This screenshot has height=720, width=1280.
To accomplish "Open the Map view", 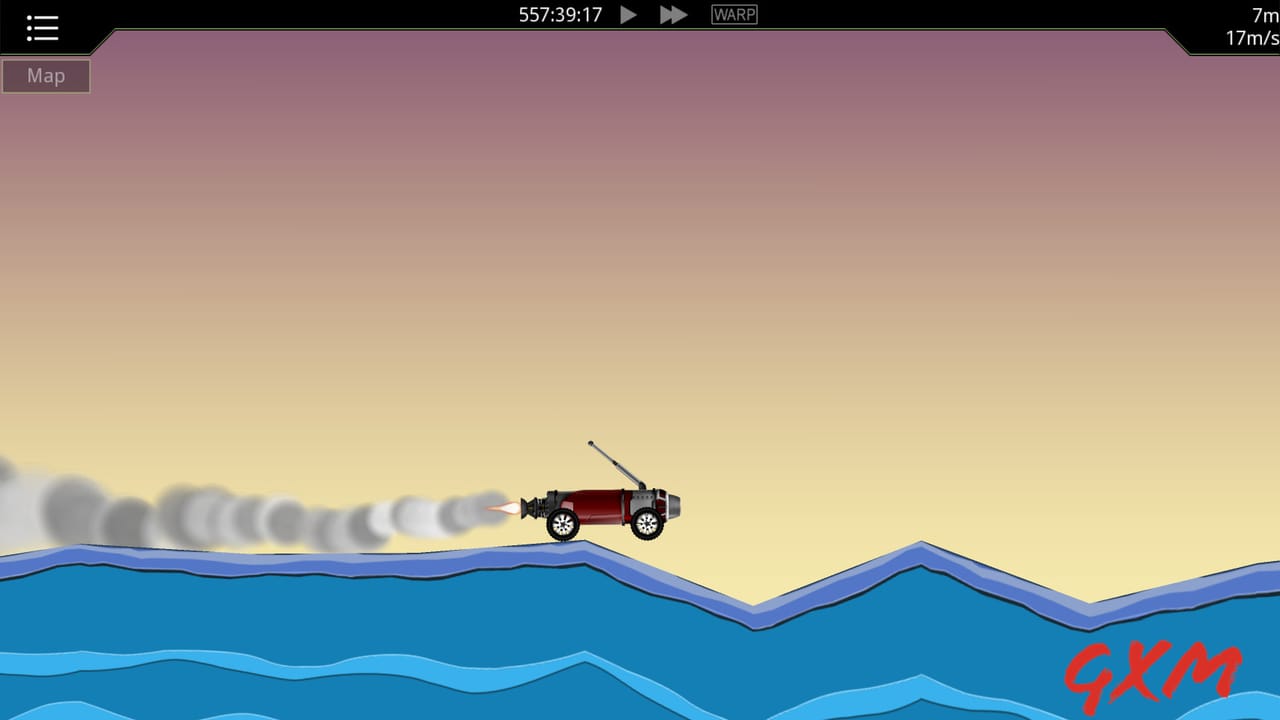I will point(45,75).
